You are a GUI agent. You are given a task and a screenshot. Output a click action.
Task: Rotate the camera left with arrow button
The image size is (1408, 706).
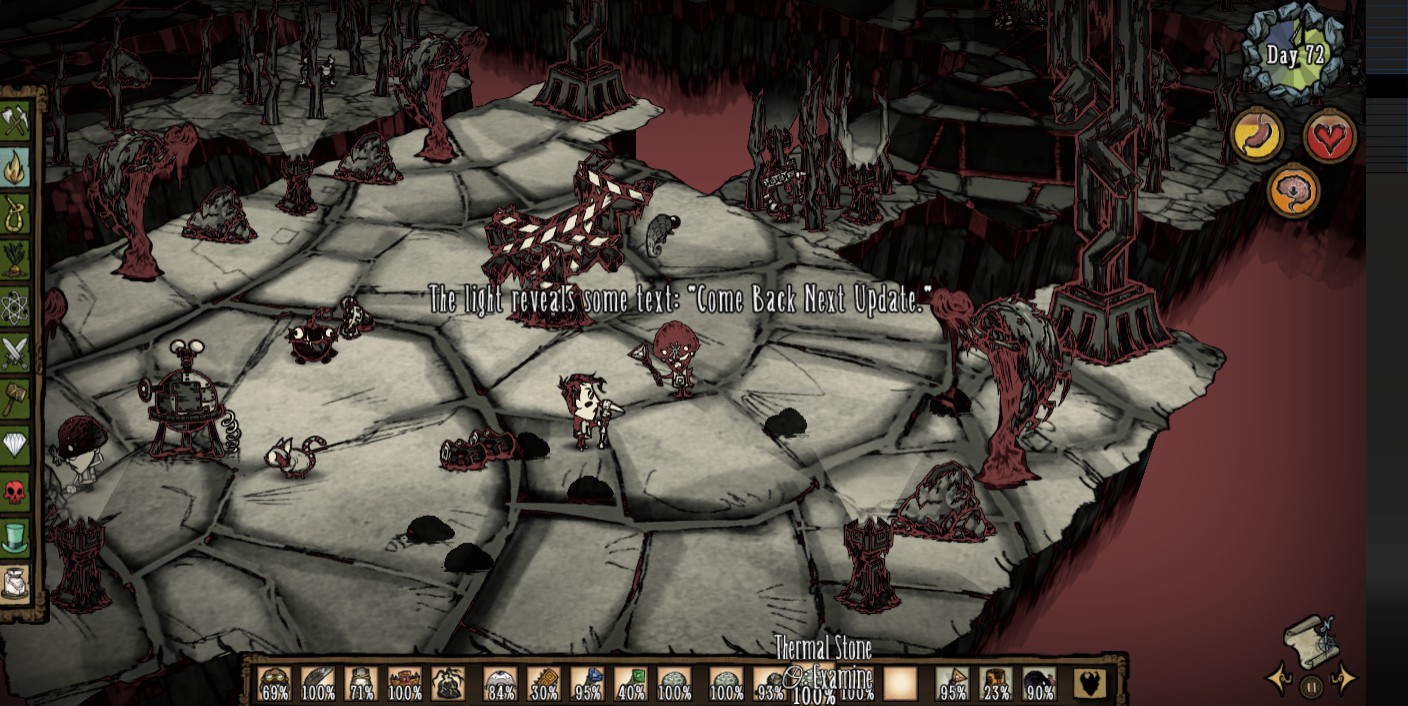pyautogui.click(x=1279, y=680)
